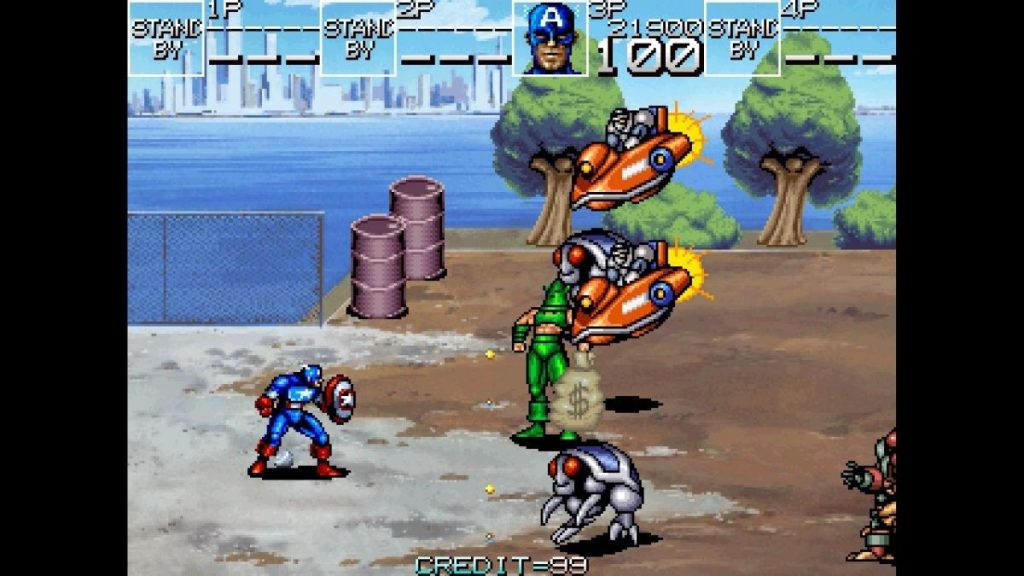Viewport: 1024px width, 576px height.
Task: Choose the 2P Stand By slot
Action: pyautogui.click(x=358, y=39)
